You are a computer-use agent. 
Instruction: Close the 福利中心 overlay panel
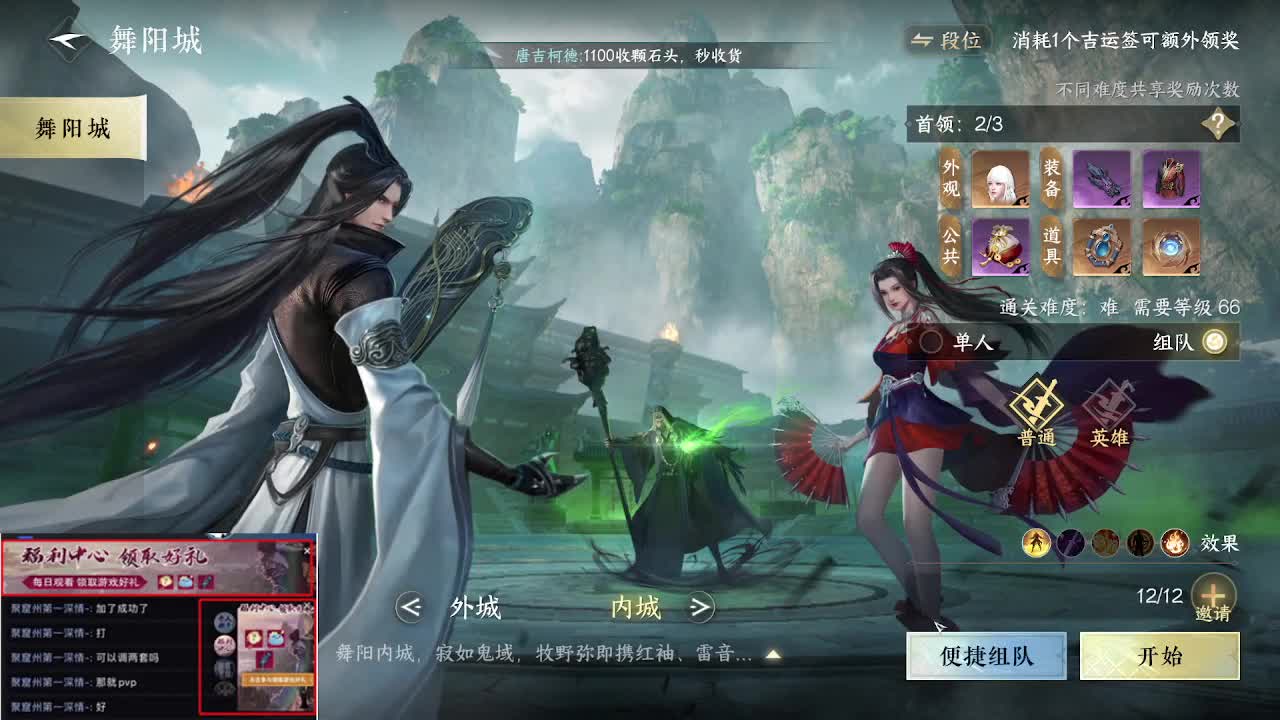point(306,549)
